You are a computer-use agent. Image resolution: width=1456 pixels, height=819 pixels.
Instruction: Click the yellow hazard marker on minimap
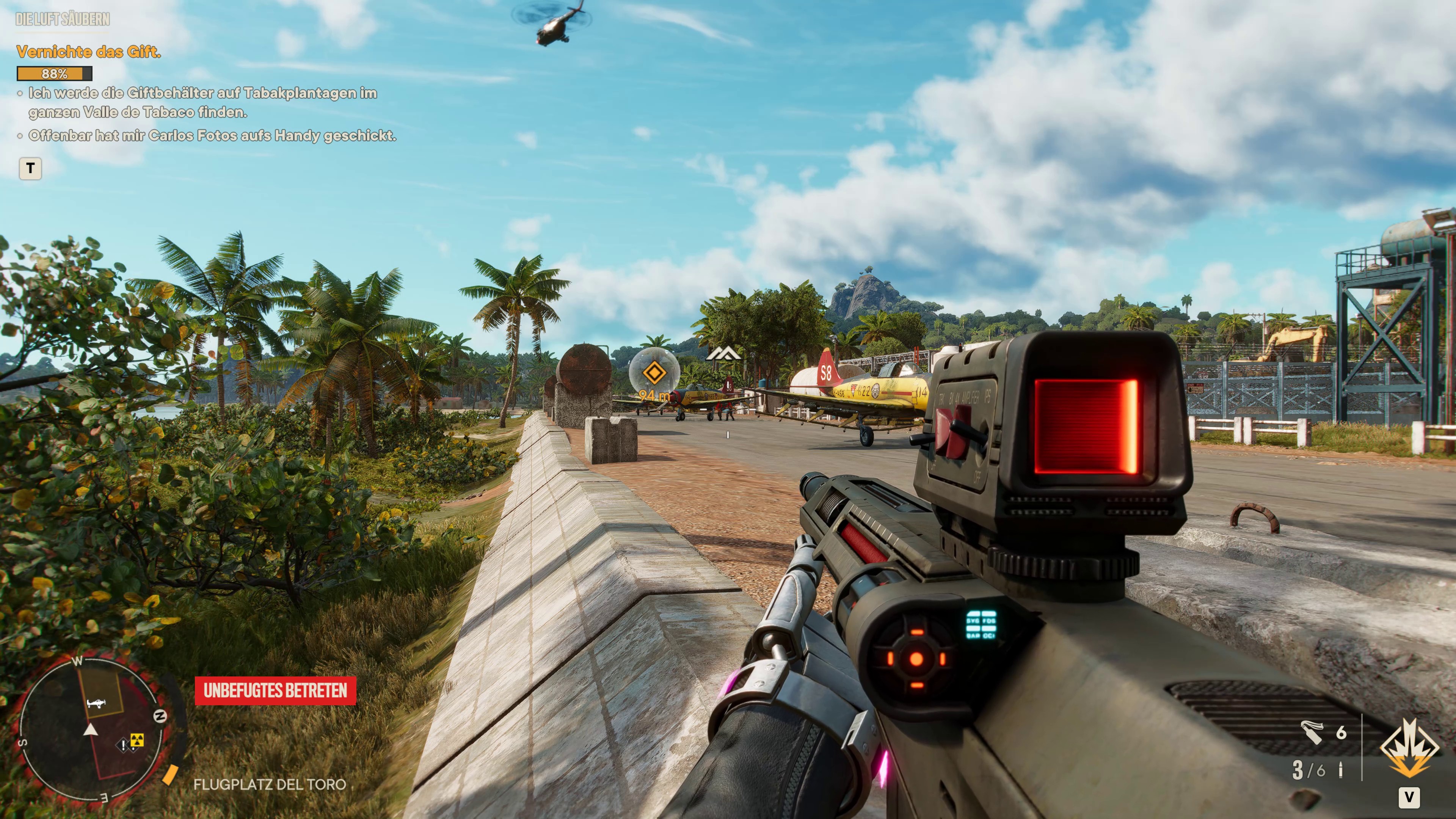pos(137,740)
